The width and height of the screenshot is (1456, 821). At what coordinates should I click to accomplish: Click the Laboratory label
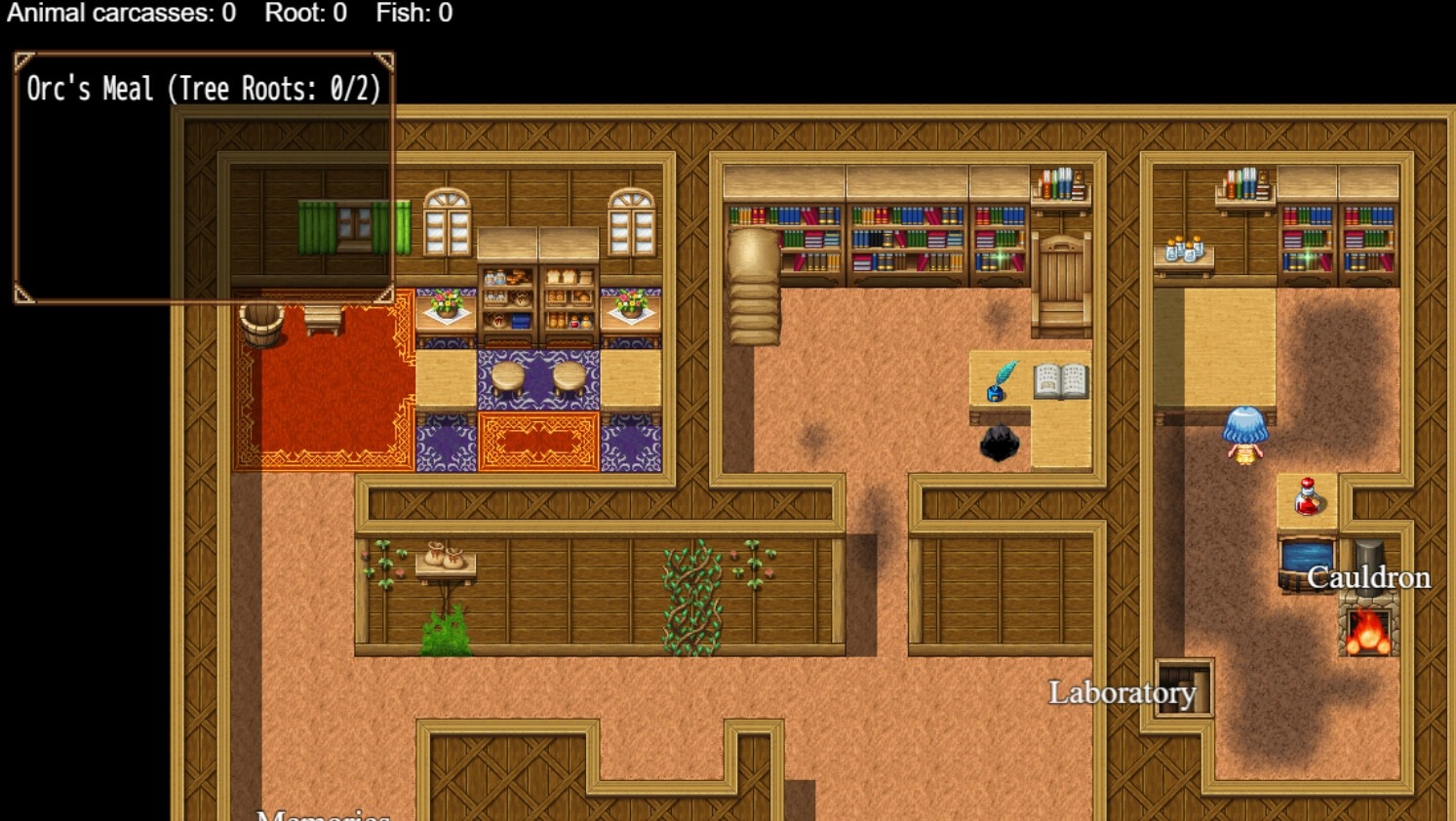click(x=1122, y=692)
